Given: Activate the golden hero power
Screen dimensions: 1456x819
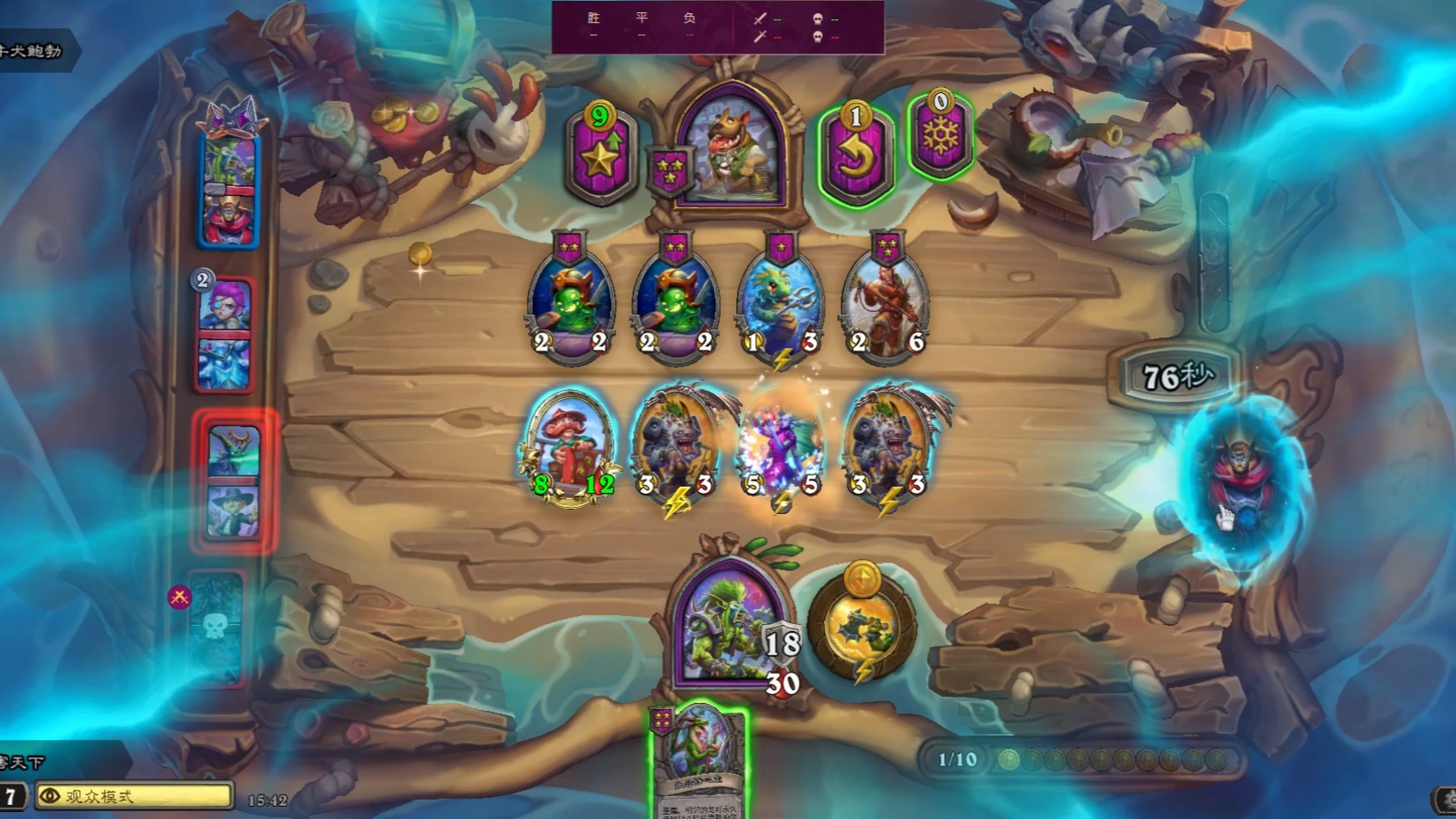Looking at the screenshot, I should click(862, 626).
